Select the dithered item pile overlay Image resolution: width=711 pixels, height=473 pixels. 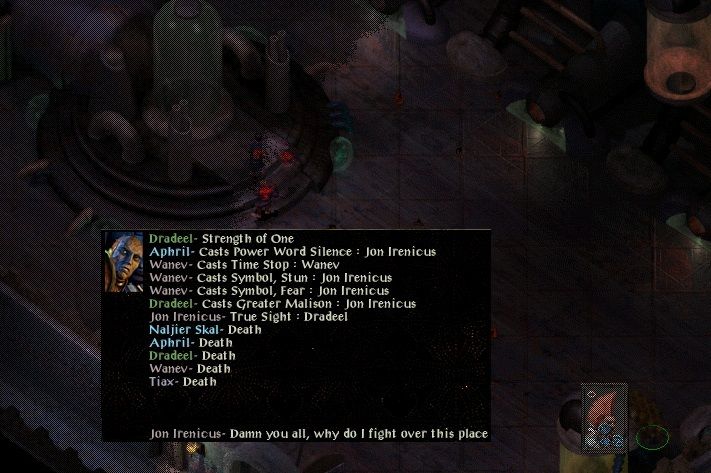coord(605,416)
